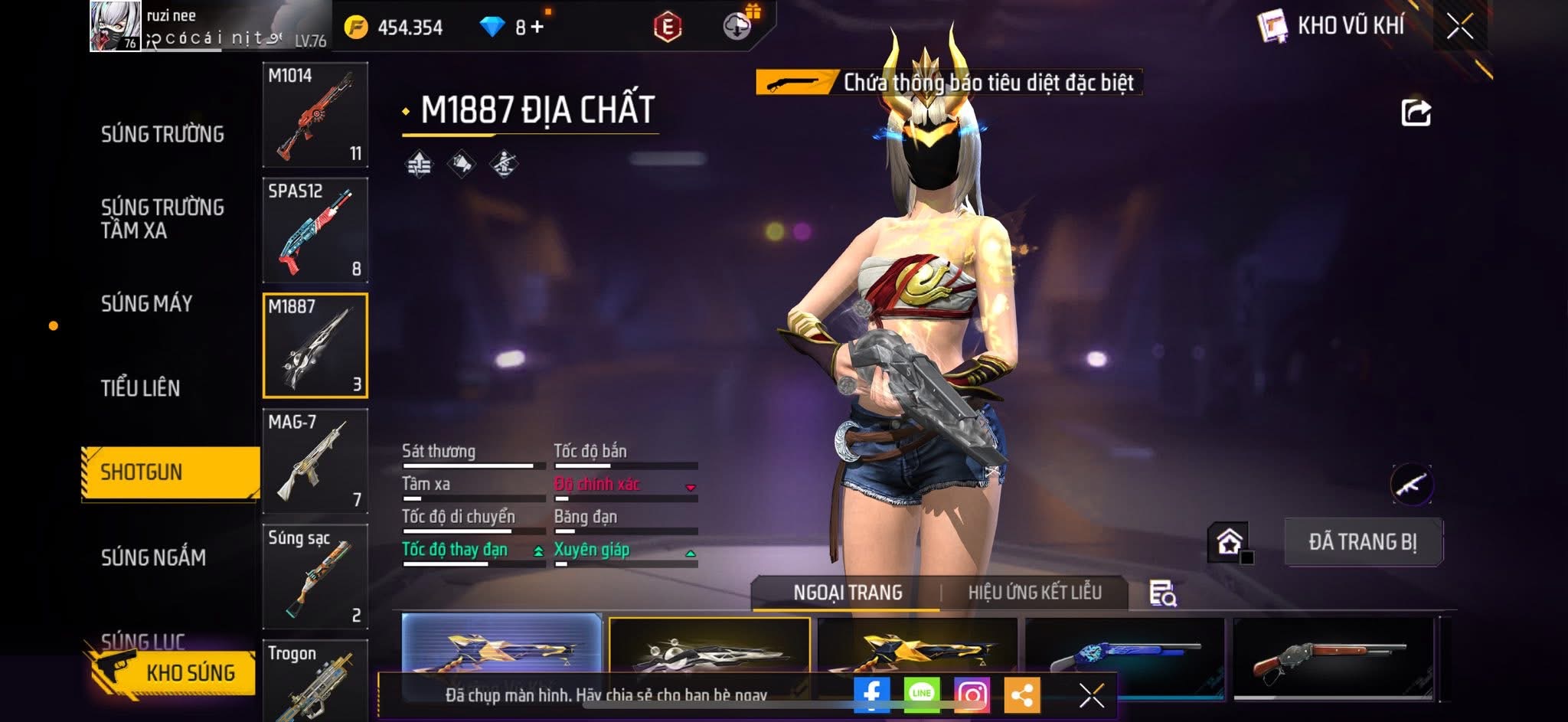Choose the MAG-7 shotgun tile
The image size is (1568, 722).
[315, 461]
